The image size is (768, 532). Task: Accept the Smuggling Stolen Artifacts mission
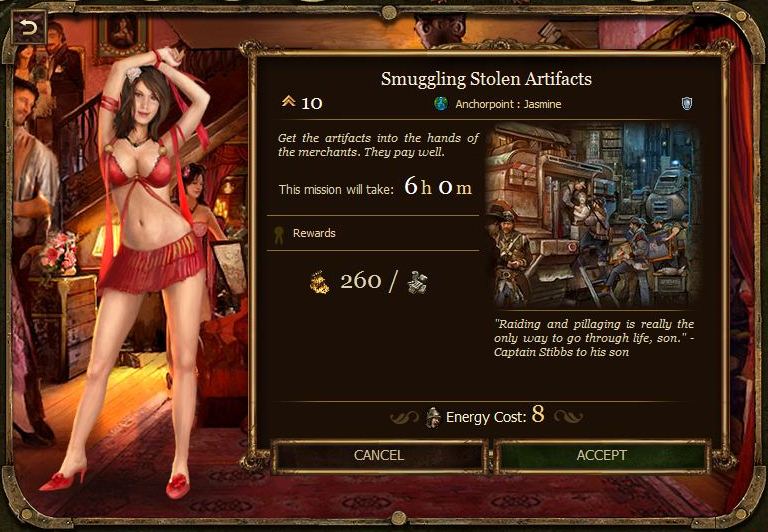click(x=601, y=455)
